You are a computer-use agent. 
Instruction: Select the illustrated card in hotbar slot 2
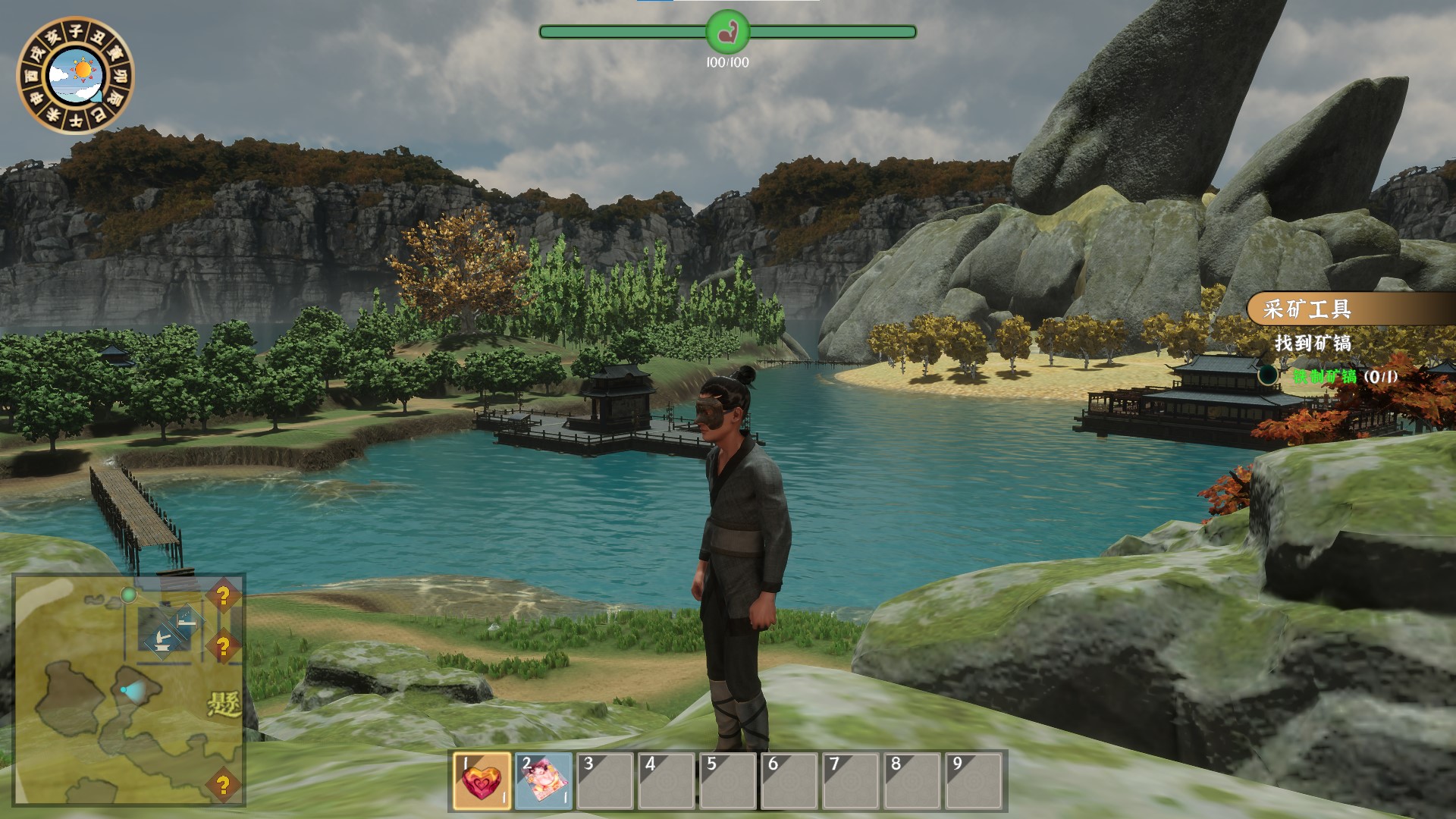(x=544, y=781)
